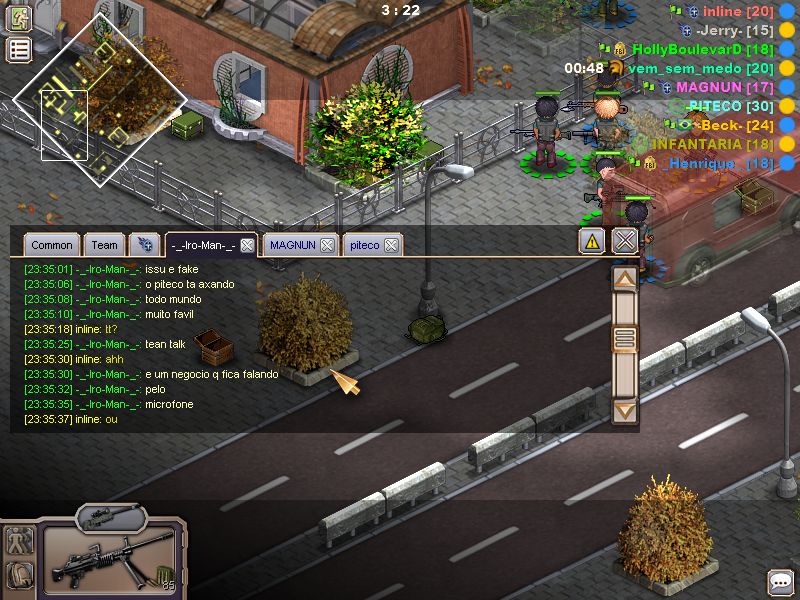
Task: Open the Team chat tab
Action: (104, 245)
